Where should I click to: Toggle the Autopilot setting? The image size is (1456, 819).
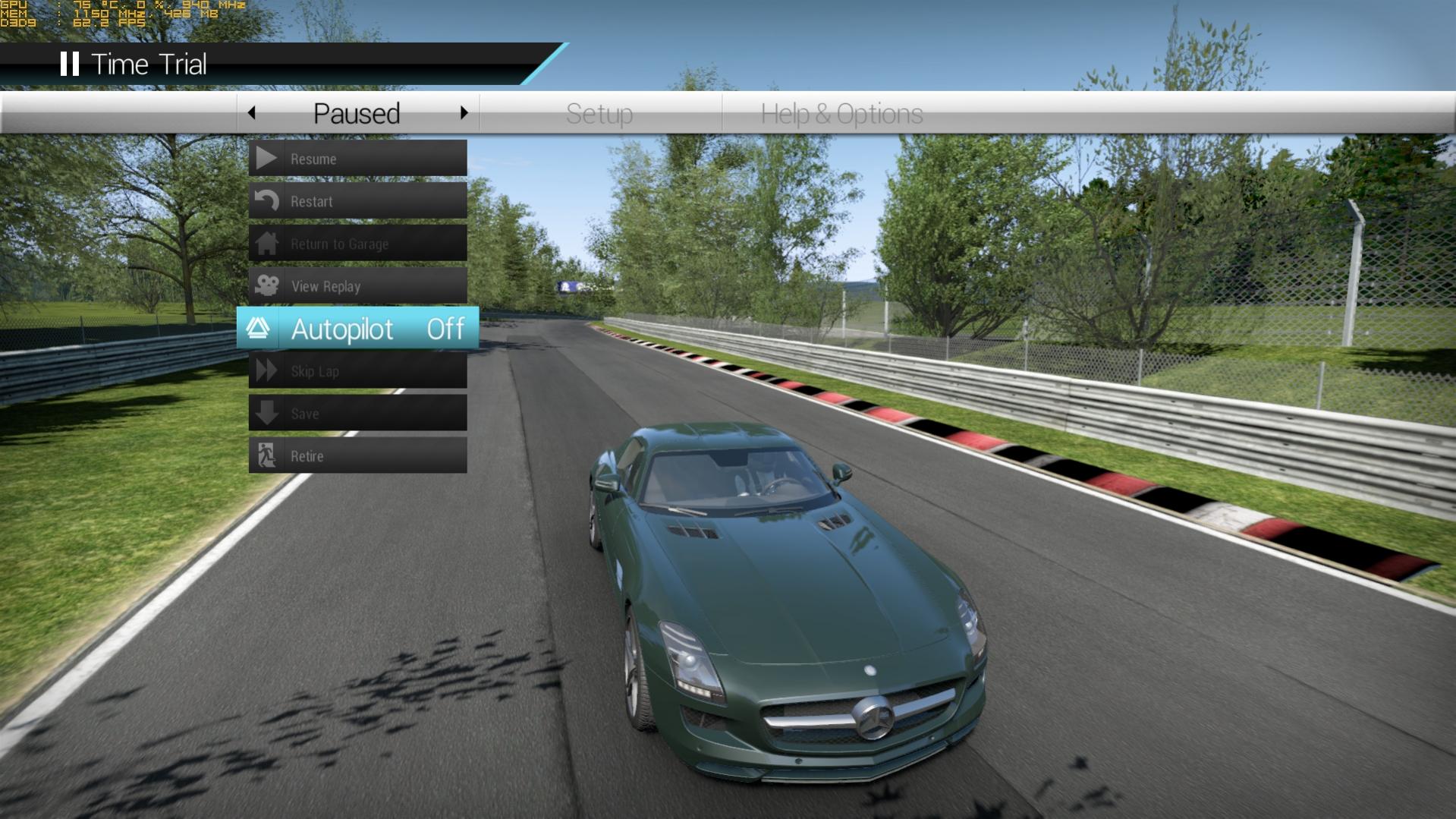pyautogui.click(x=357, y=329)
